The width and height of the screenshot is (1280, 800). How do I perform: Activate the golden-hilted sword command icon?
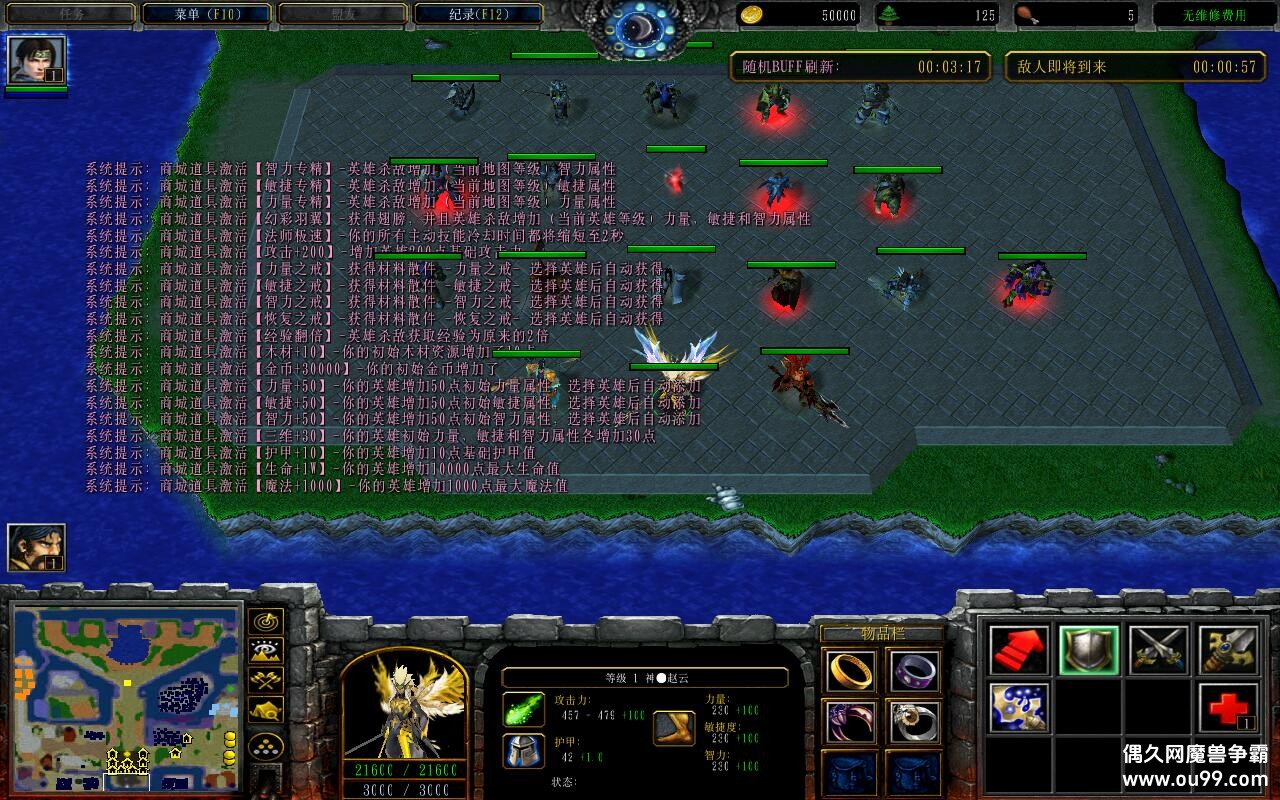pos(1228,650)
